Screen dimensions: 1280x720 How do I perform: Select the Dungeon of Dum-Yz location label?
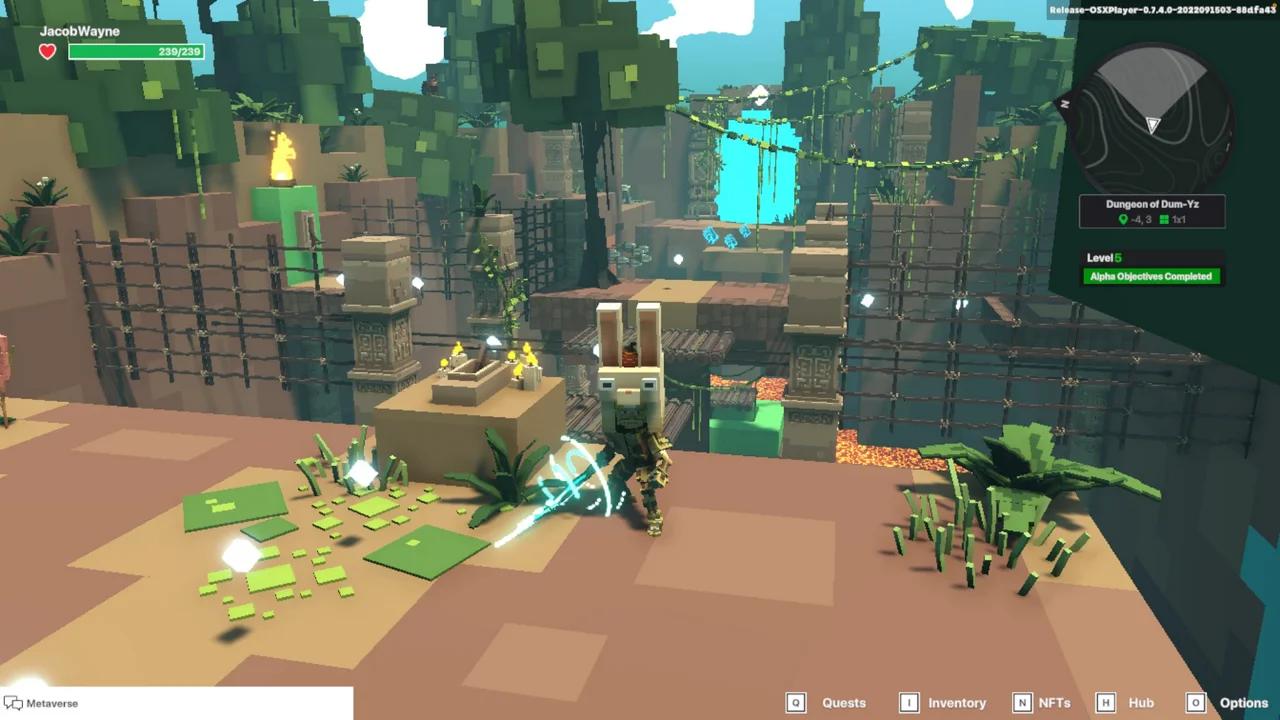(1152, 204)
